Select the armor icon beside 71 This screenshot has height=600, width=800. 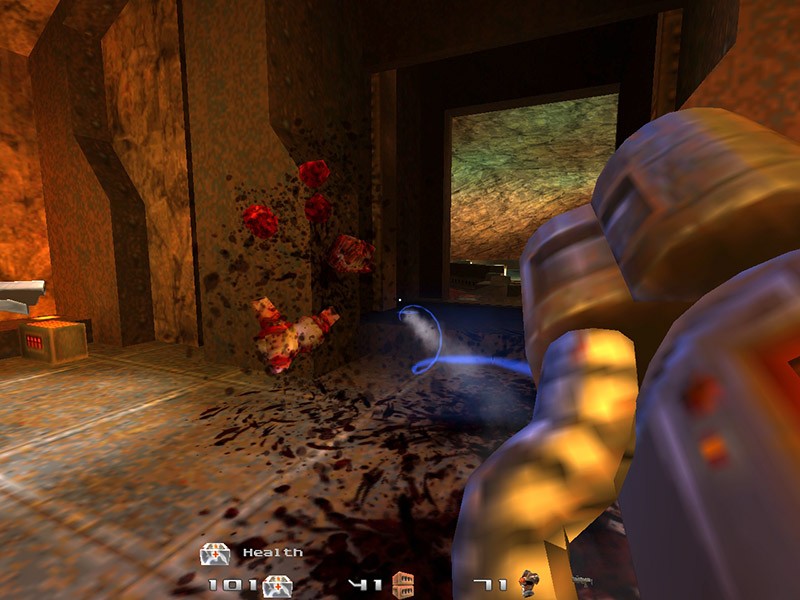526,583
